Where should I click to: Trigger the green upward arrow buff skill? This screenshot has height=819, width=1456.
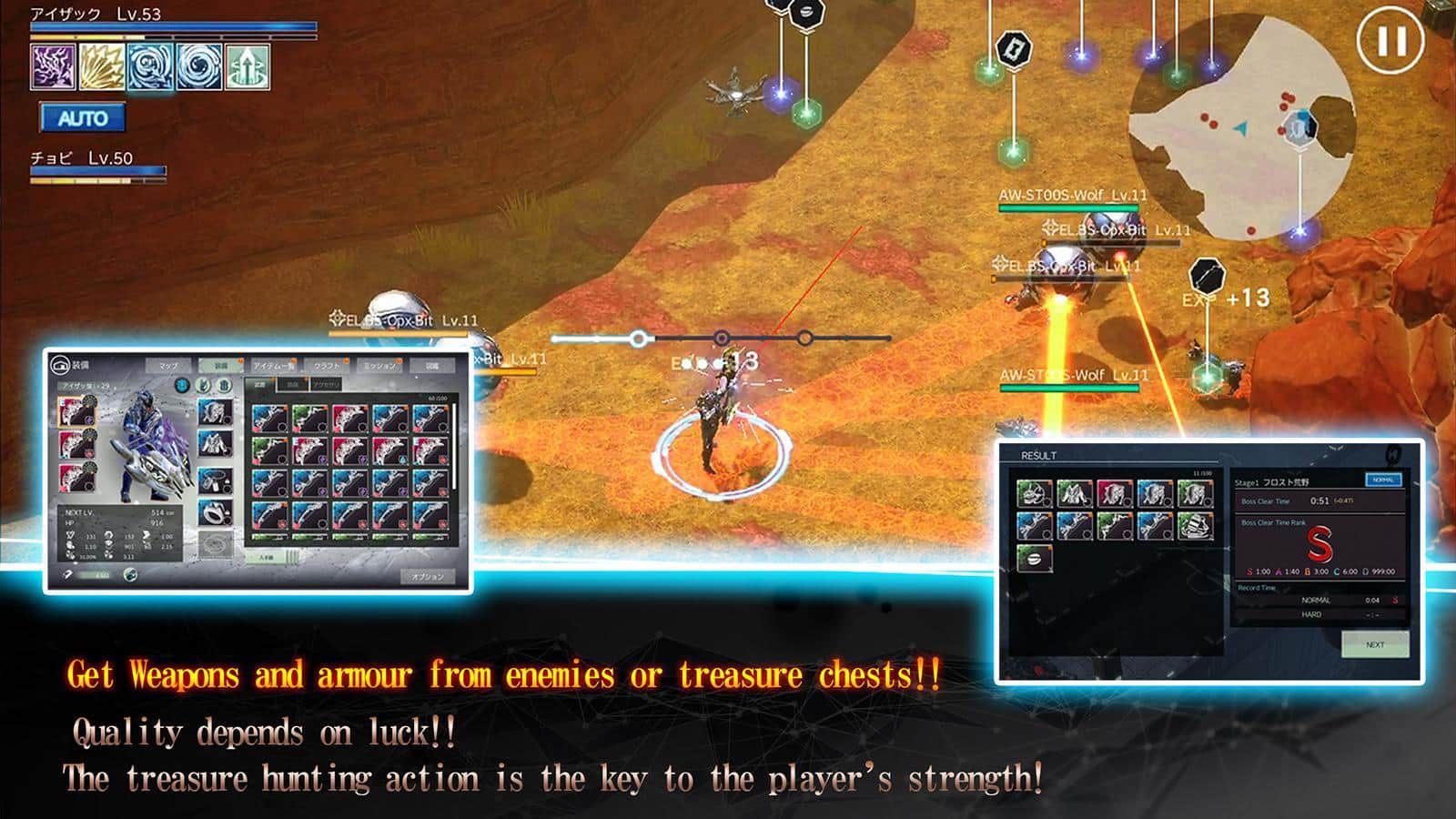248,66
